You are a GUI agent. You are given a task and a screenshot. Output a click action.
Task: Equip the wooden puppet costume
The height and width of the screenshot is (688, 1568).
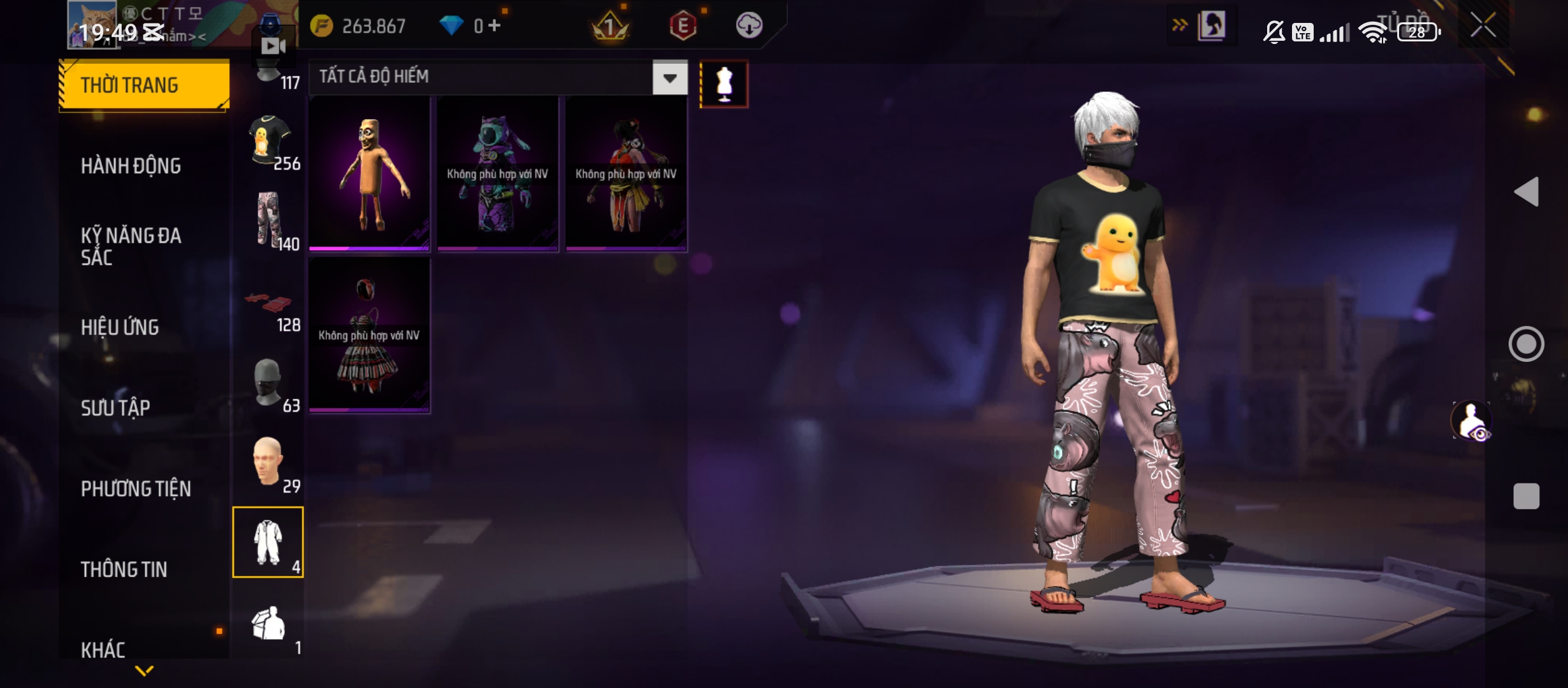[x=369, y=173]
